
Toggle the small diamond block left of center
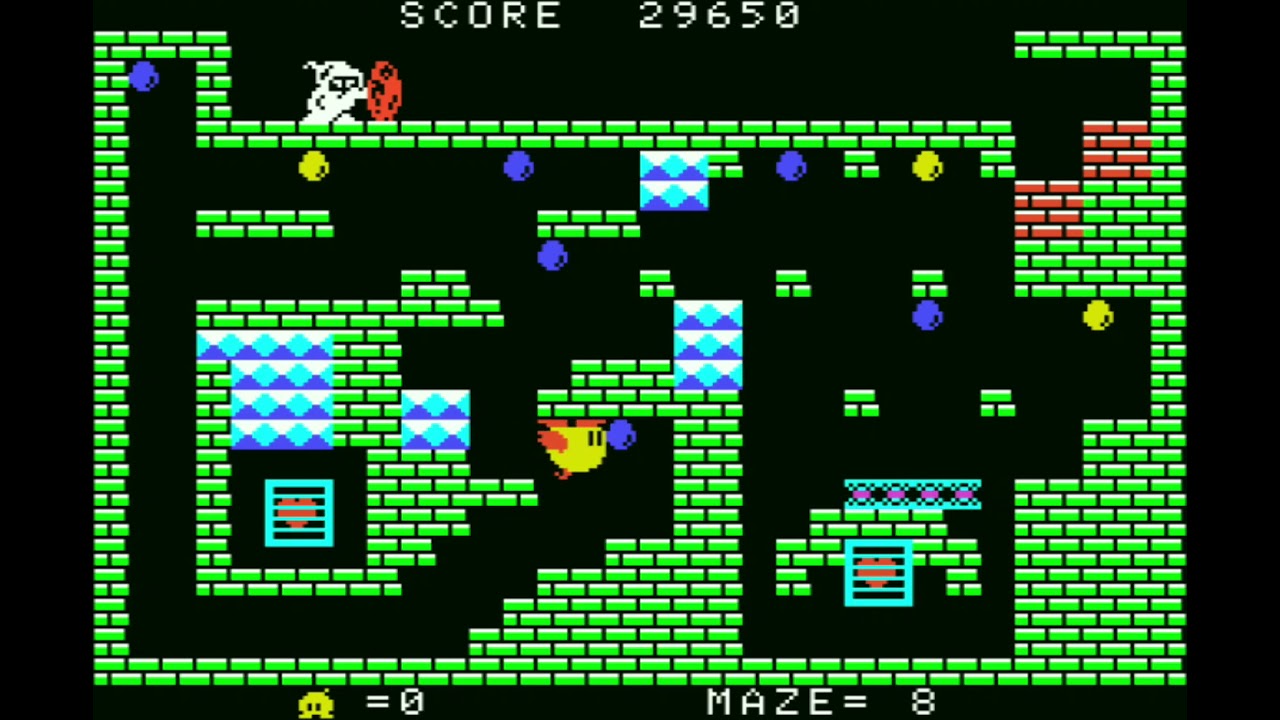click(437, 420)
